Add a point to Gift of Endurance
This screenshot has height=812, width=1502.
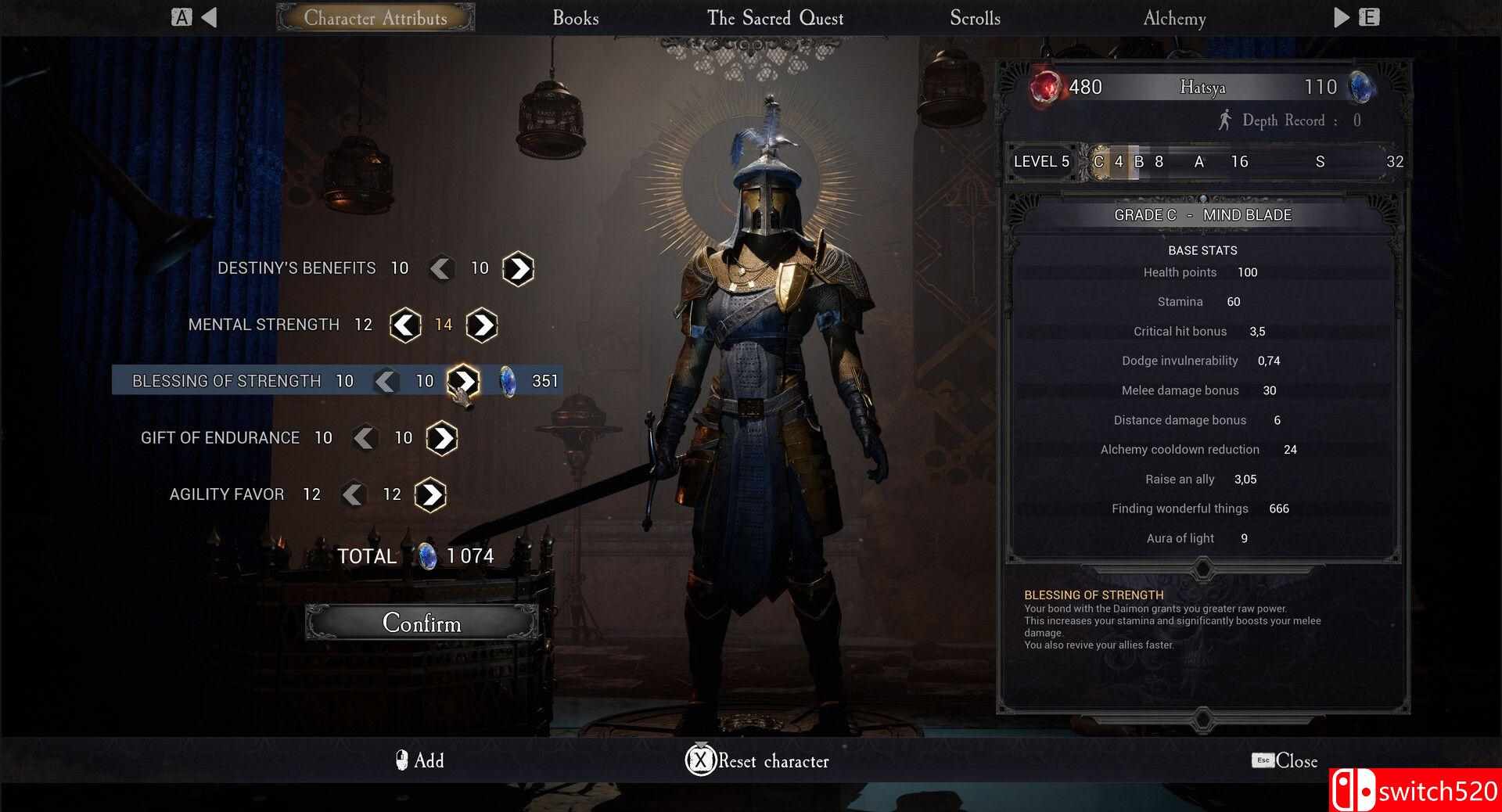pos(442,438)
